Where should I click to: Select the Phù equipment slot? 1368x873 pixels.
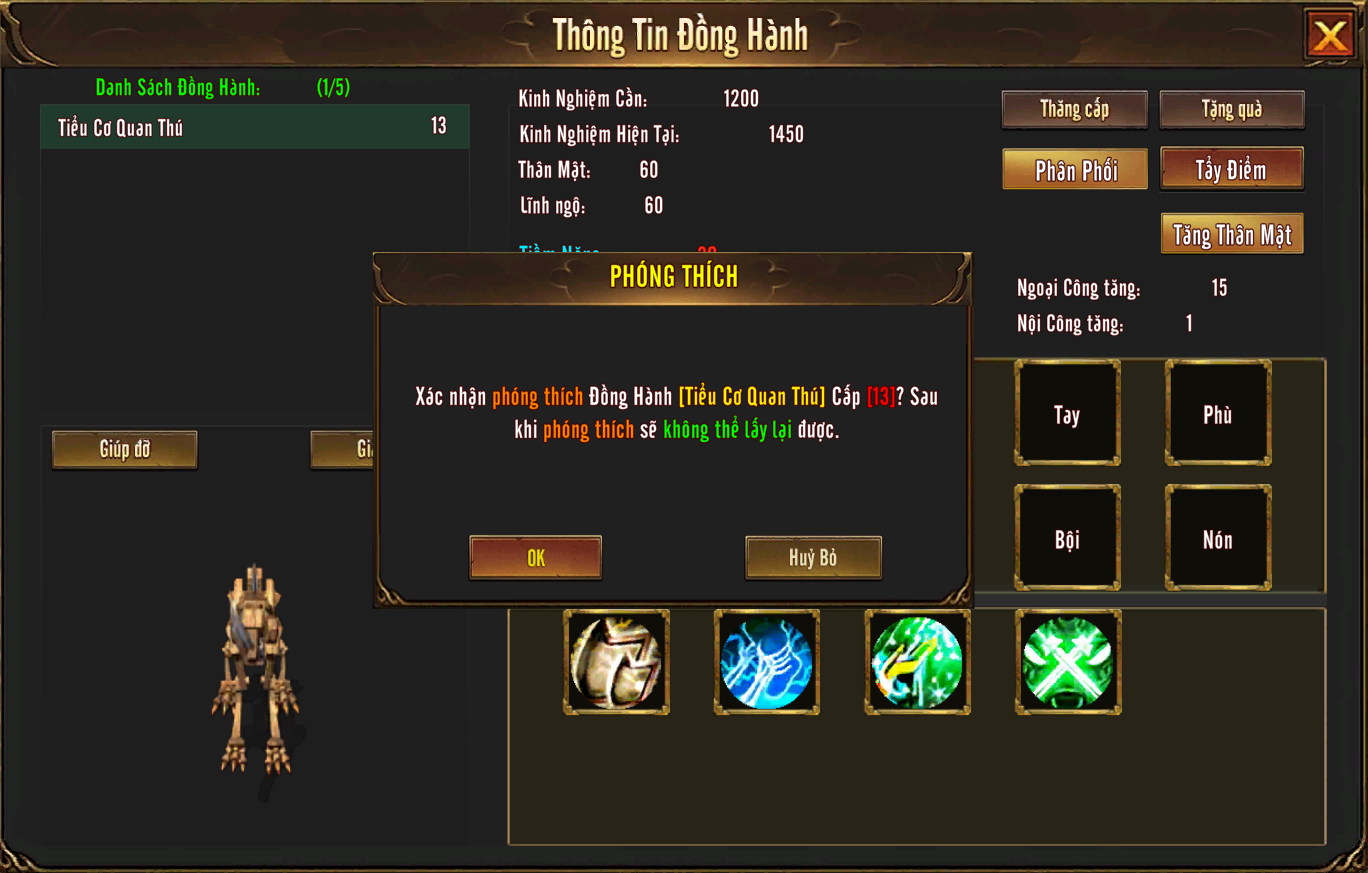click(x=1218, y=413)
